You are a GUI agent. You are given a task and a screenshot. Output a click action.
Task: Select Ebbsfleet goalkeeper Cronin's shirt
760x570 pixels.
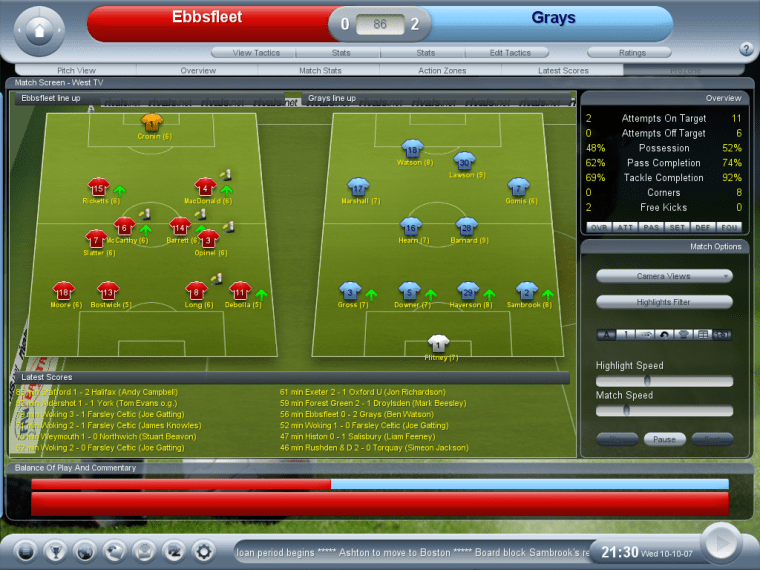click(152, 123)
